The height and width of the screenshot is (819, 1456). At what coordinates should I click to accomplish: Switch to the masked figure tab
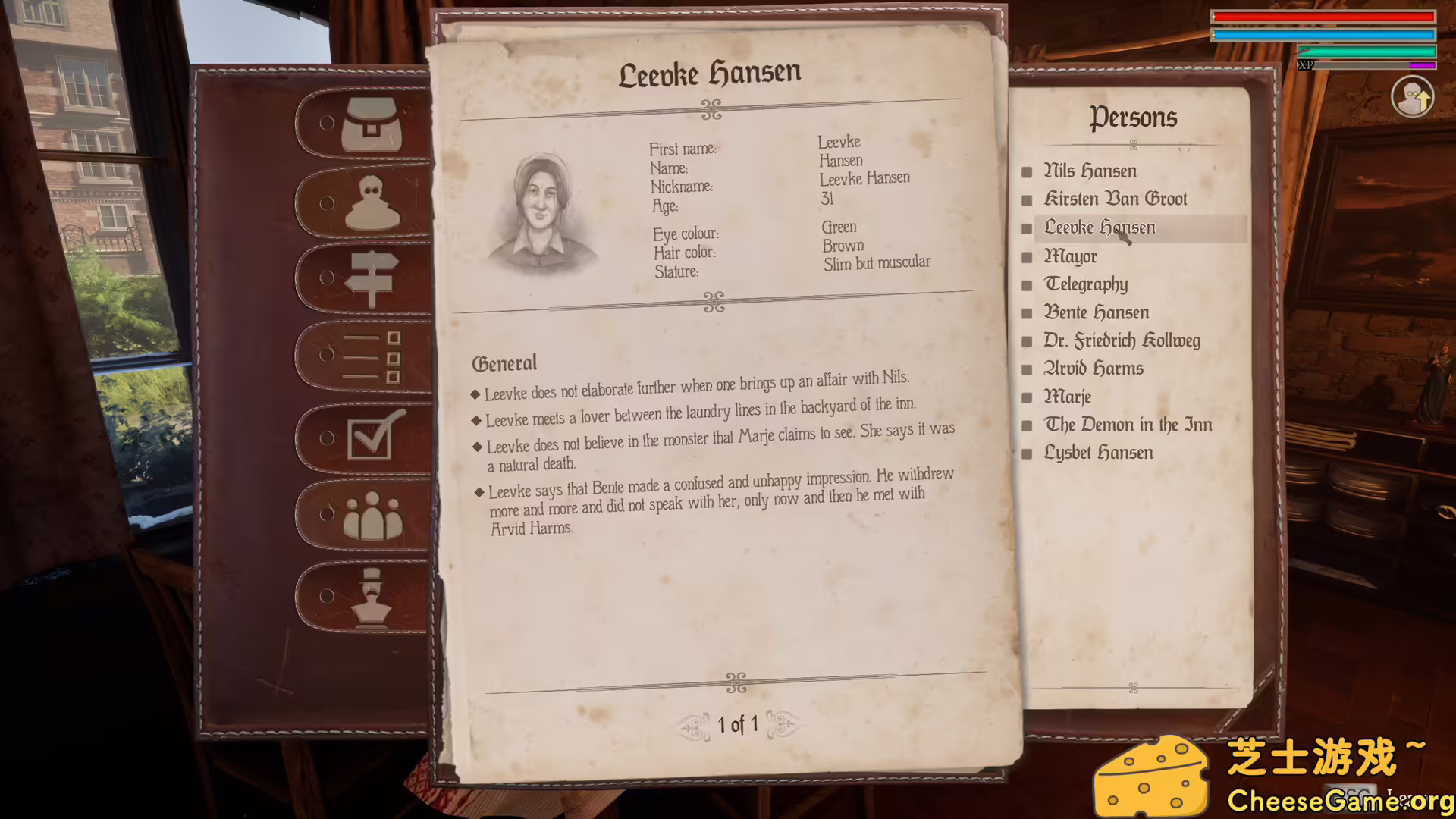tap(372, 203)
